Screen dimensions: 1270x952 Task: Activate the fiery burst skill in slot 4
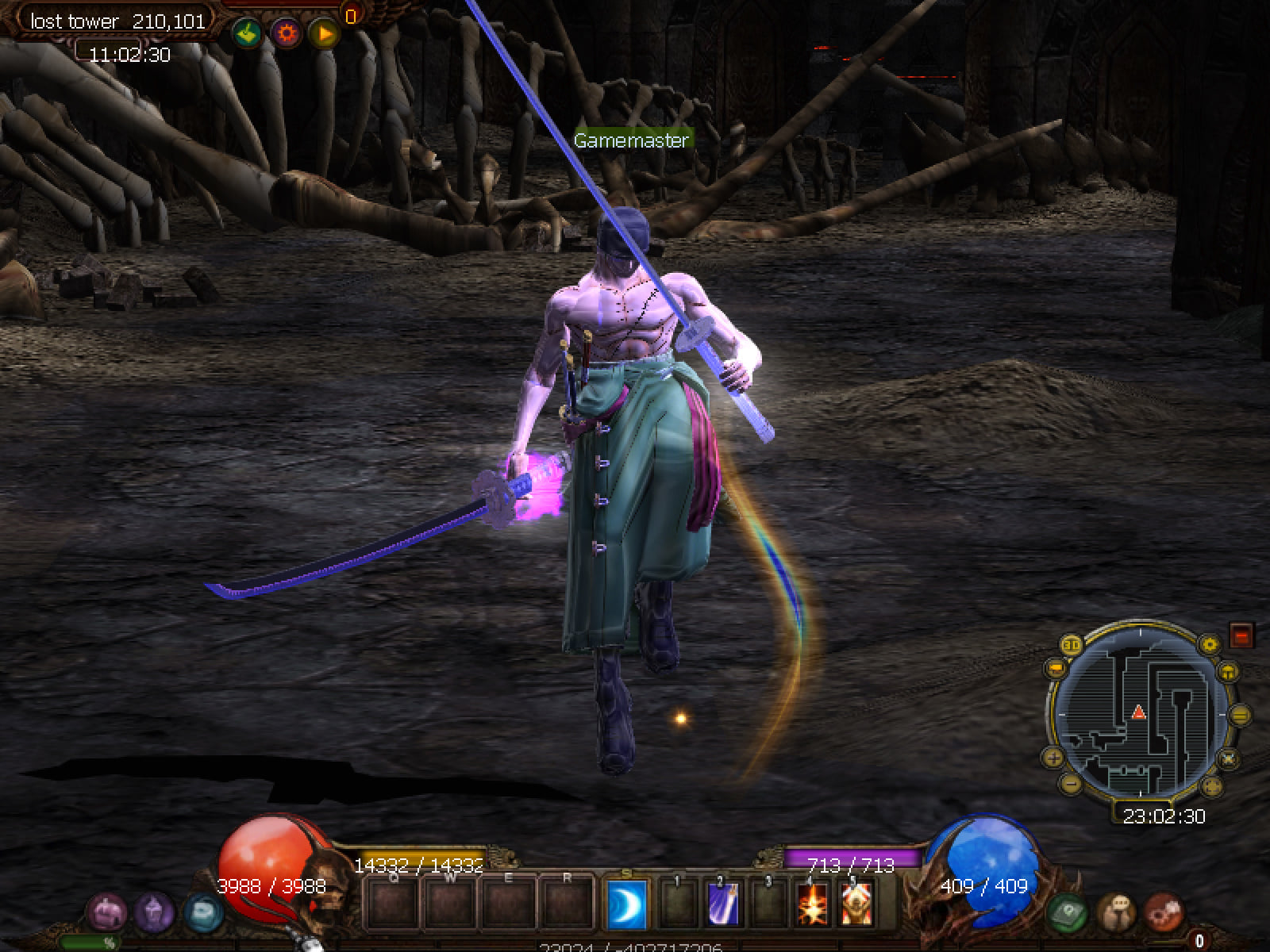813,904
